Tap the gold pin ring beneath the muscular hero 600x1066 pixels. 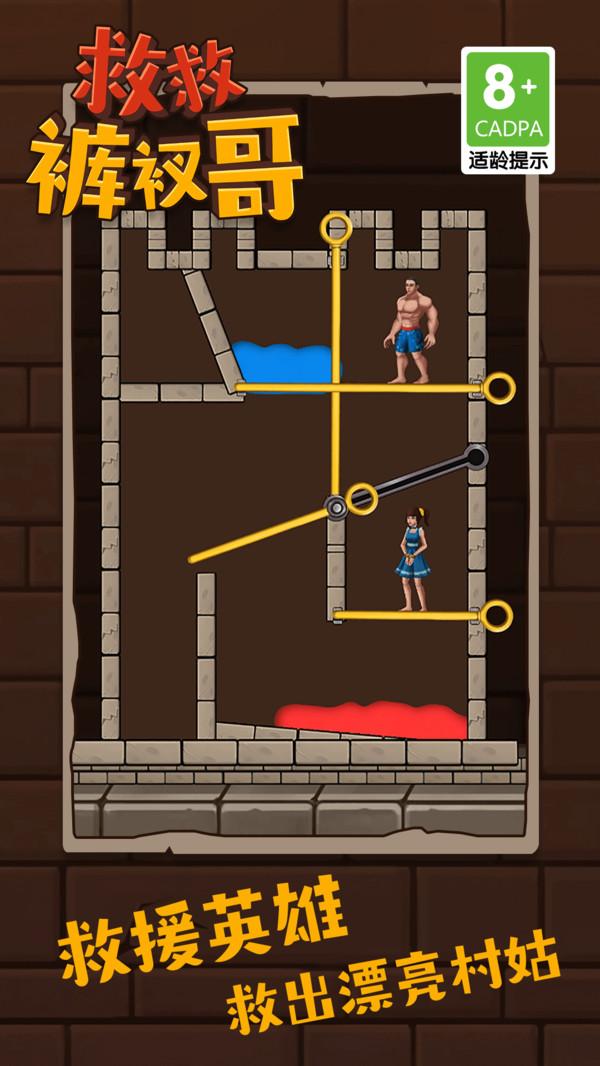(498, 388)
